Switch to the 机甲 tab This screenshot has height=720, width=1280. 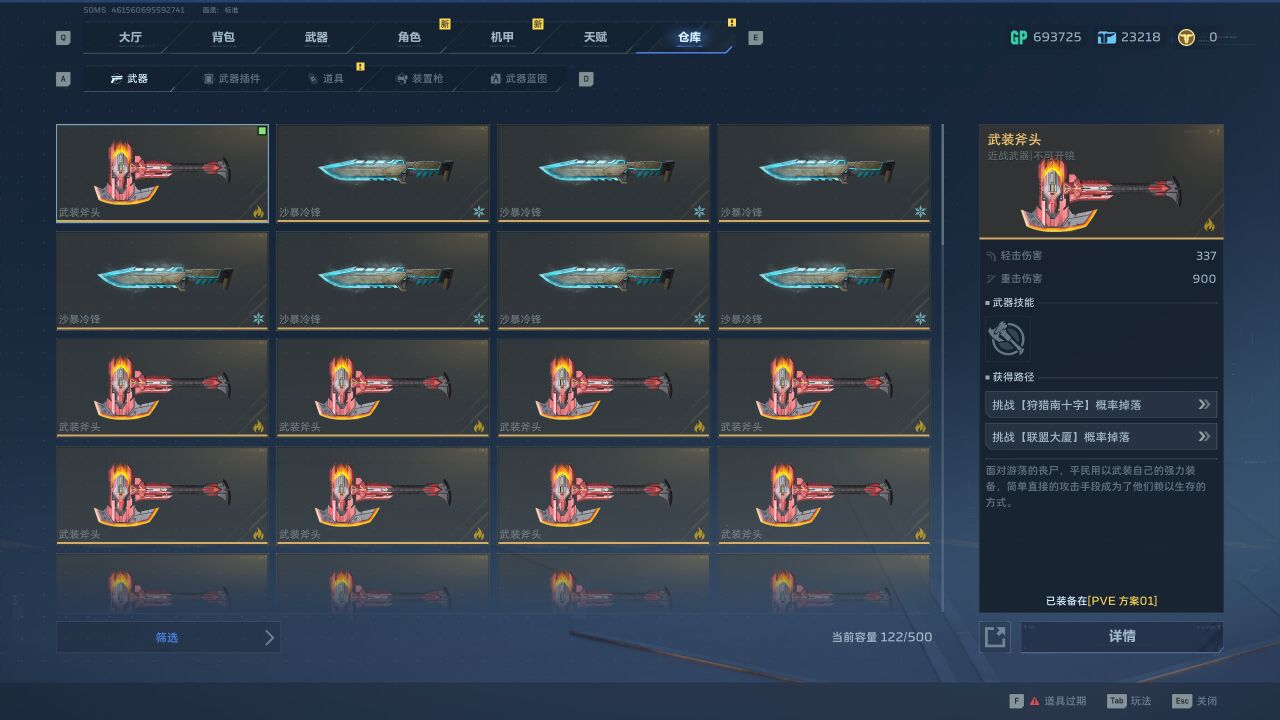point(503,37)
